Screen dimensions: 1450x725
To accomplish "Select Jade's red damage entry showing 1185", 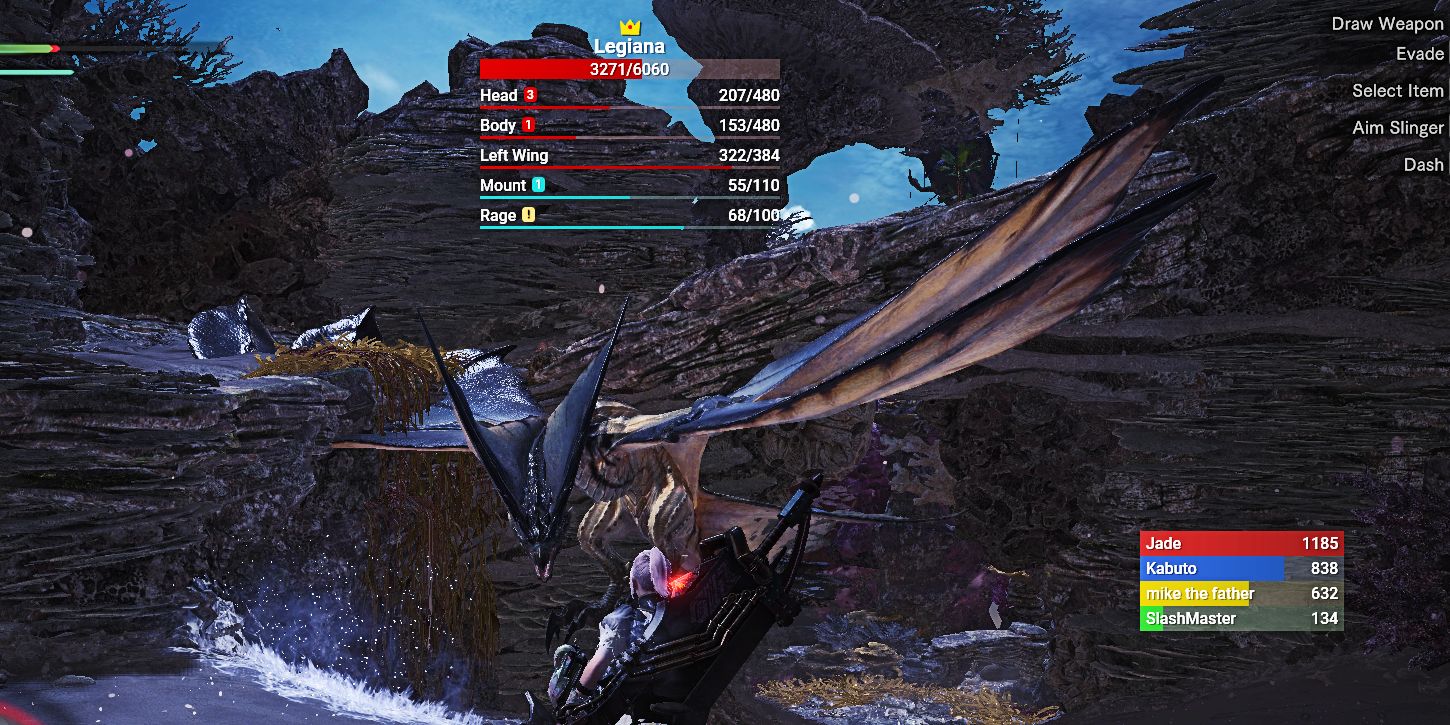I will (x=1240, y=543).
